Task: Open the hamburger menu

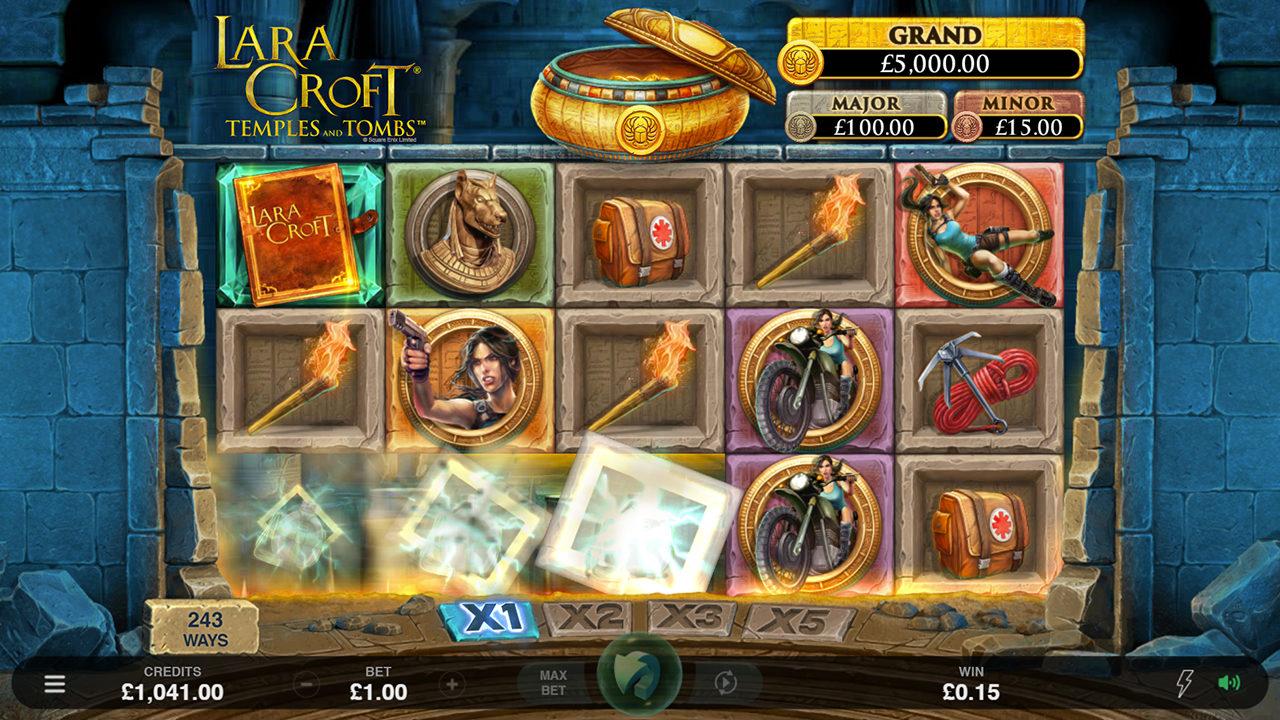Action: [55, 684]
